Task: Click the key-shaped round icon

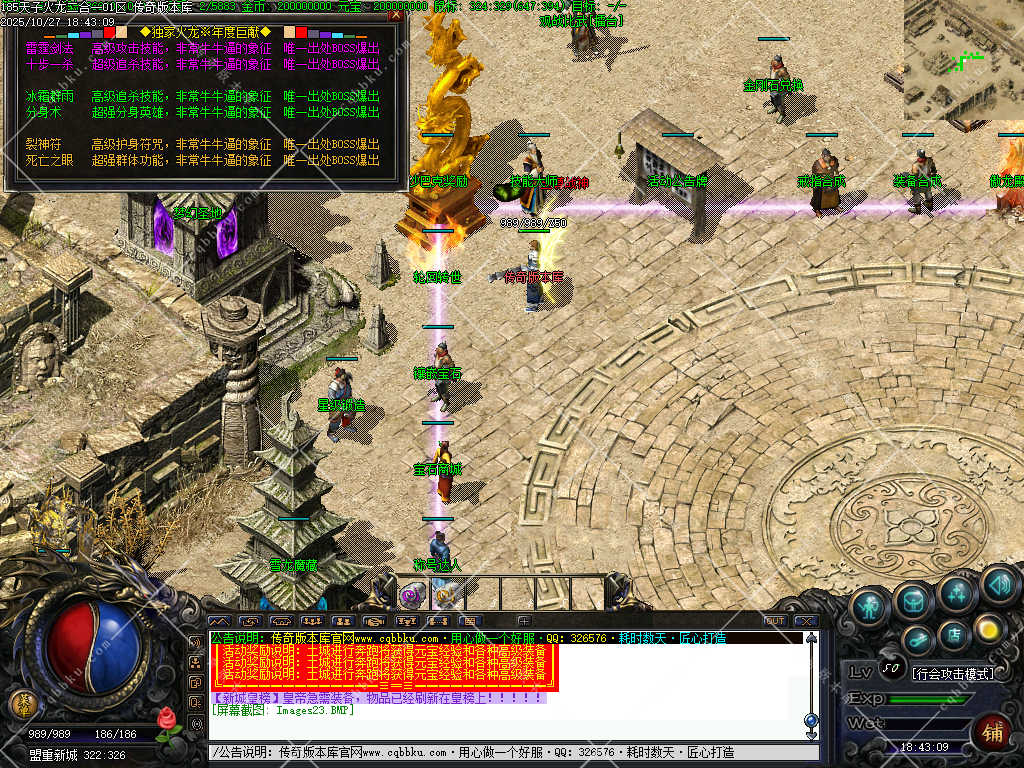Action: click(917, 638)
